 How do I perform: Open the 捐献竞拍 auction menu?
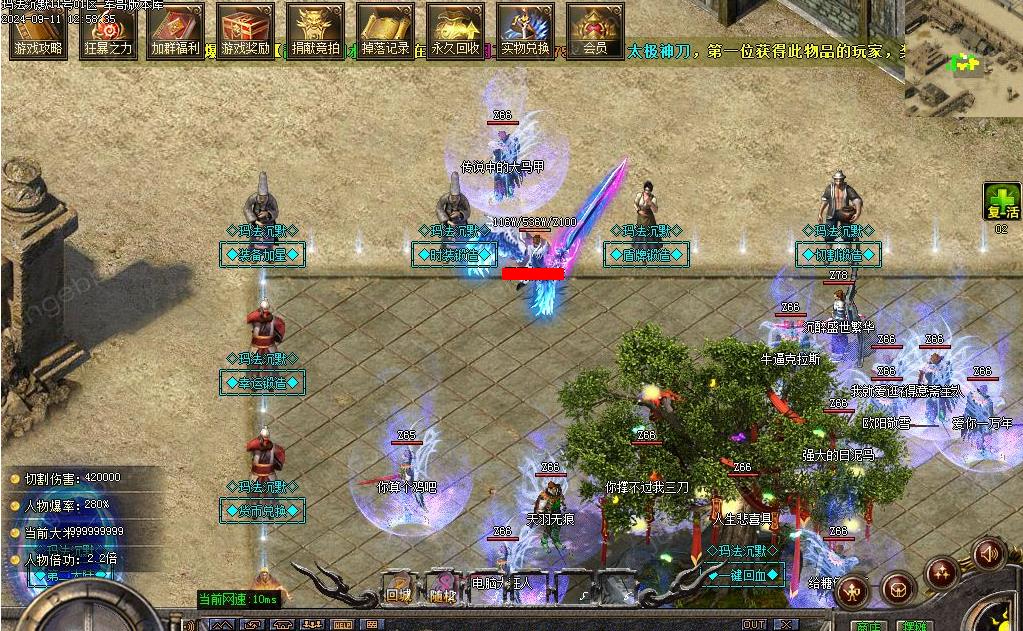click(315, 30)
